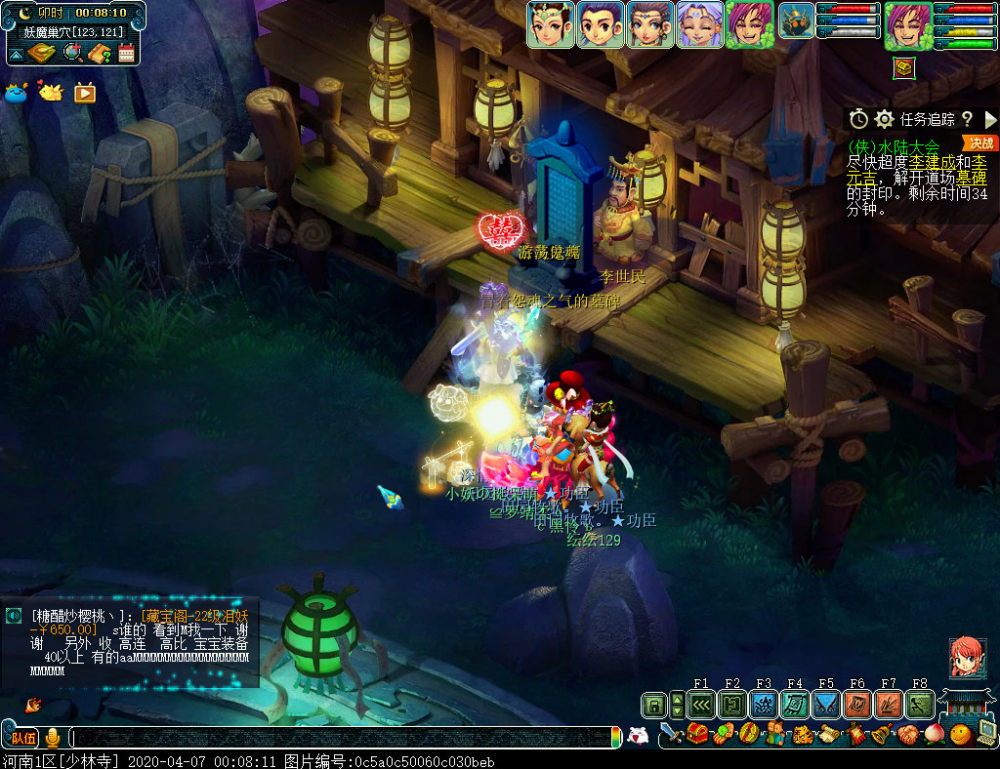Activate the F8 running figure skill

pyautogui.click(x=920, y=705)
